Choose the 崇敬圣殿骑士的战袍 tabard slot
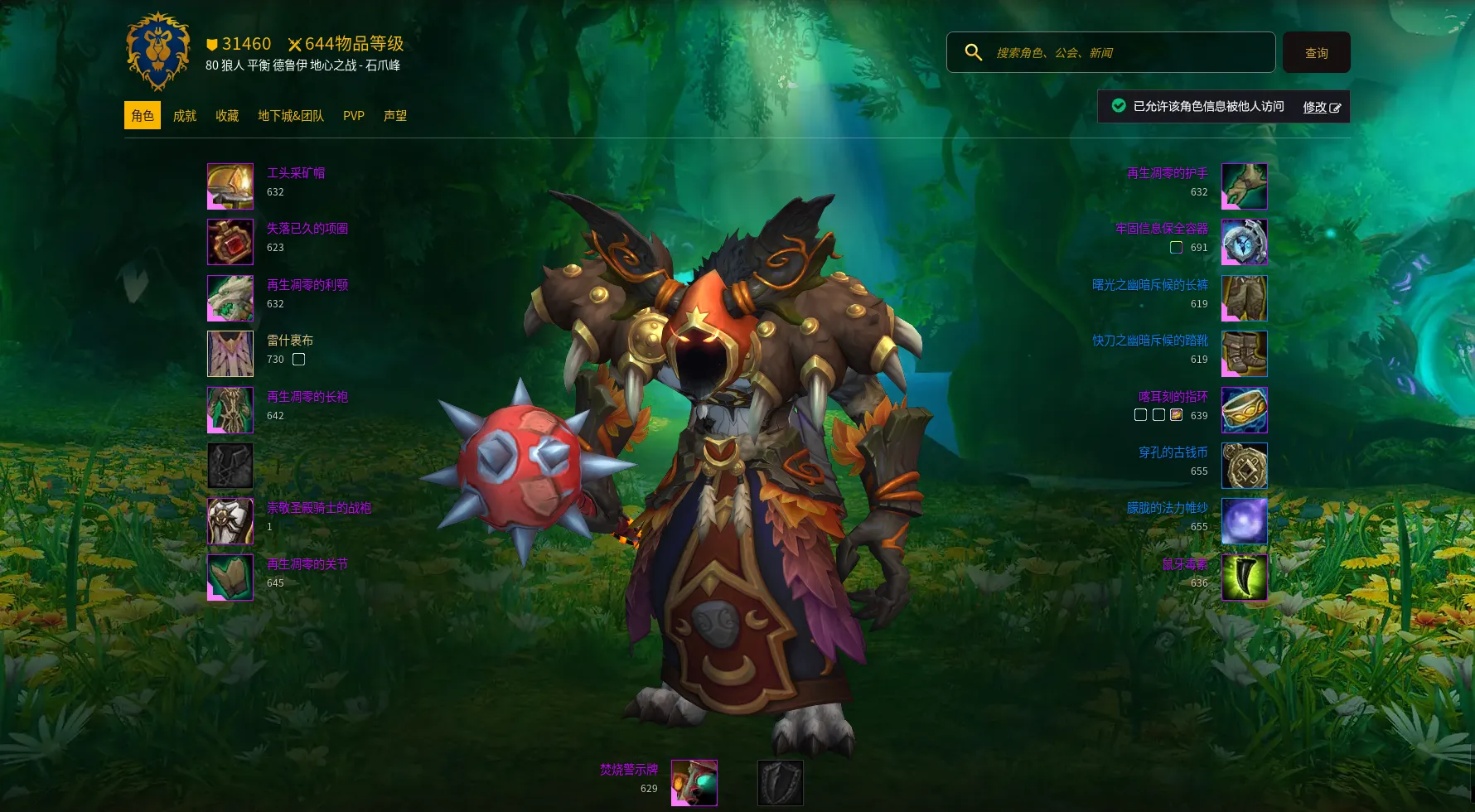Screen dimensions: 1475x812 point(230,521)
